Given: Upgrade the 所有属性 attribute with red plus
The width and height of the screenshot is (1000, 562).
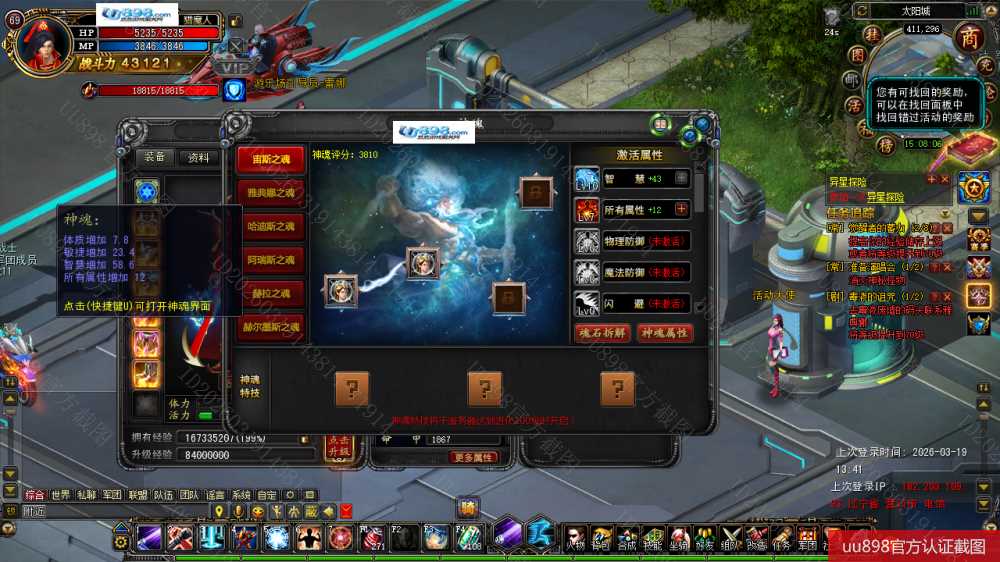Looking at the screenshot, I should (x=682, y=209).
